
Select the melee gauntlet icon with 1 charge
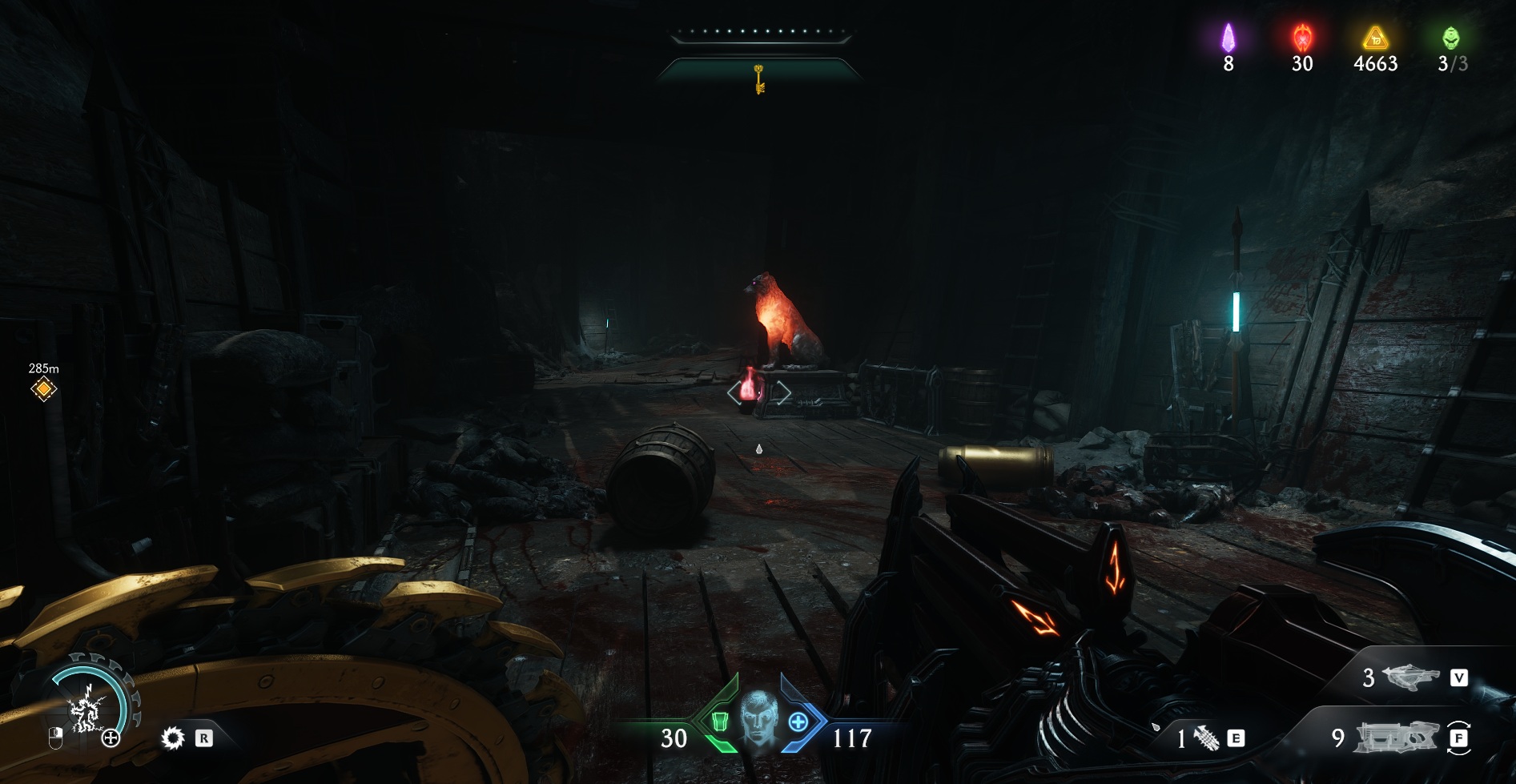(1206, 738)
